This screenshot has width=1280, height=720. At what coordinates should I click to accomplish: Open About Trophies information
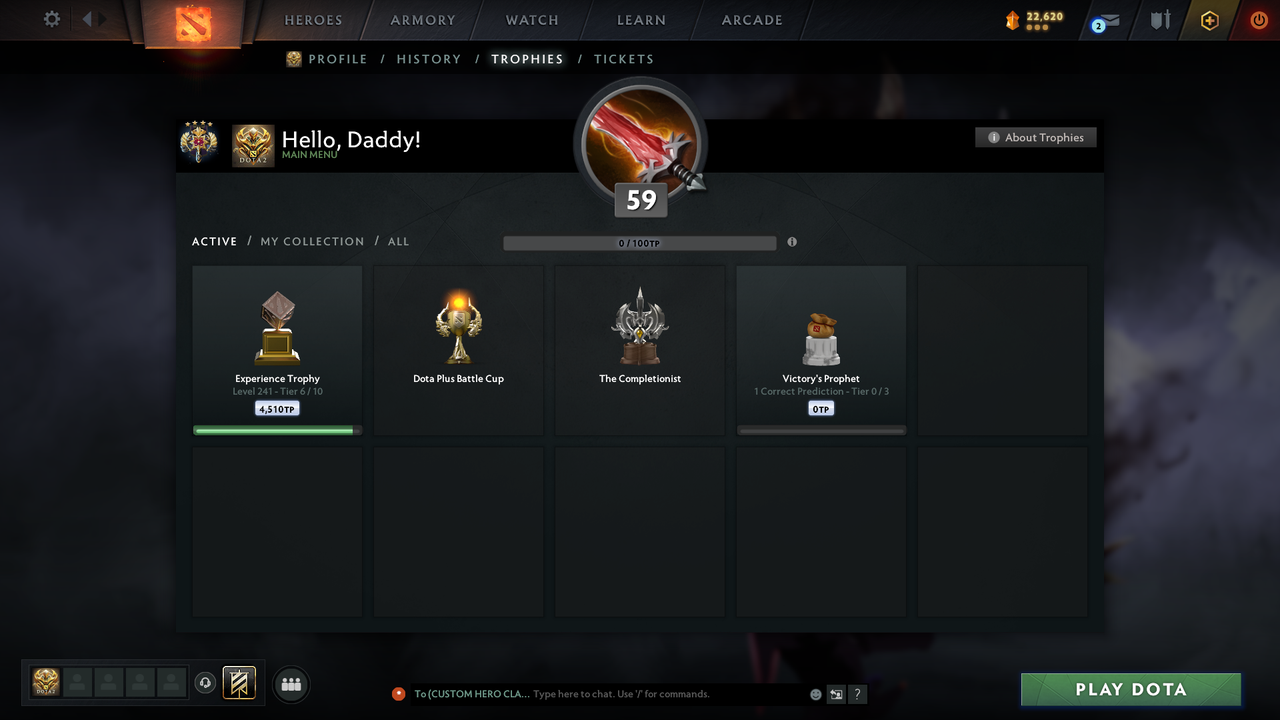click(x=1036, y=137)
